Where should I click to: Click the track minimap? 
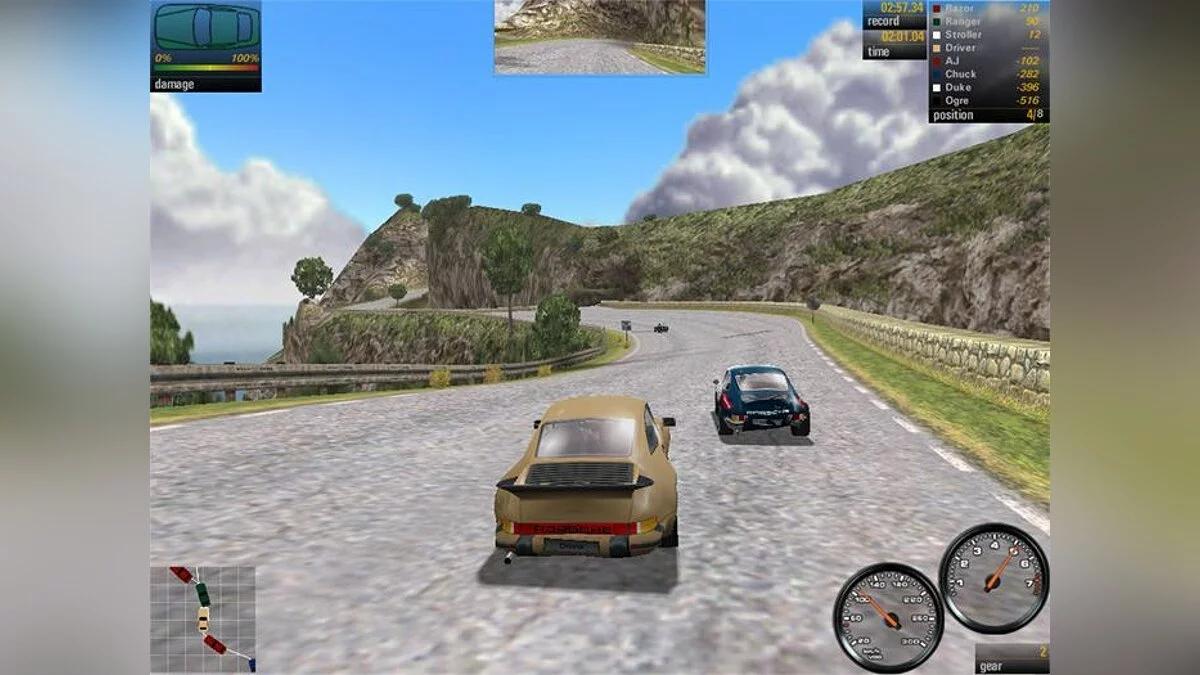pyautogui.click(x=203, y=618)
